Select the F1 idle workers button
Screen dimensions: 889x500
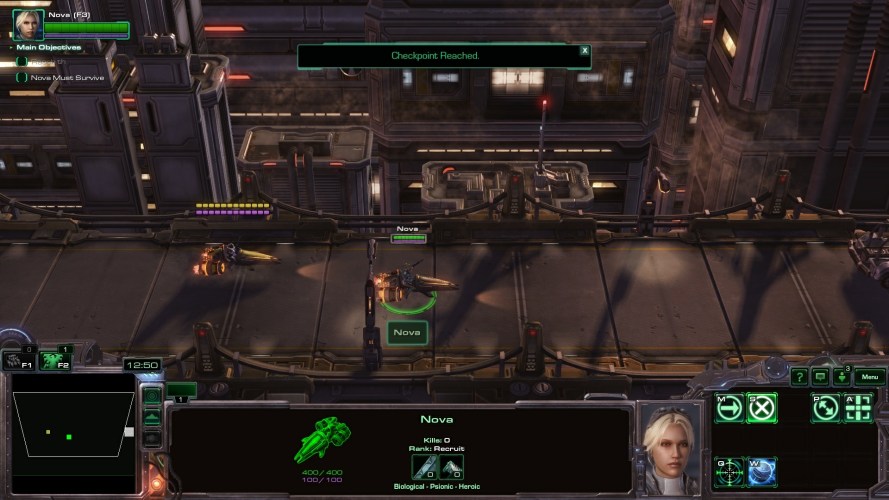[18, 361]
